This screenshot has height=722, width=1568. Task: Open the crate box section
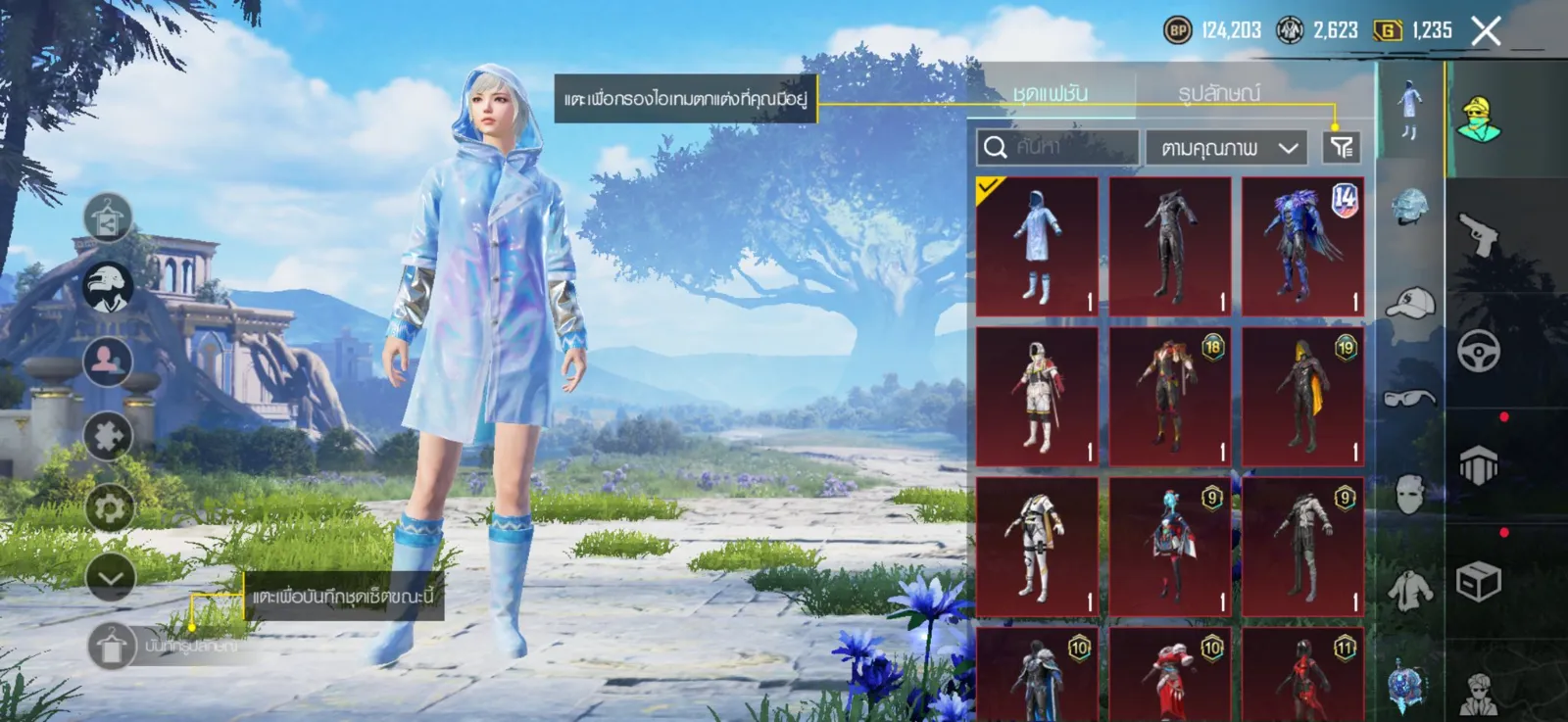coord(1479,582)
